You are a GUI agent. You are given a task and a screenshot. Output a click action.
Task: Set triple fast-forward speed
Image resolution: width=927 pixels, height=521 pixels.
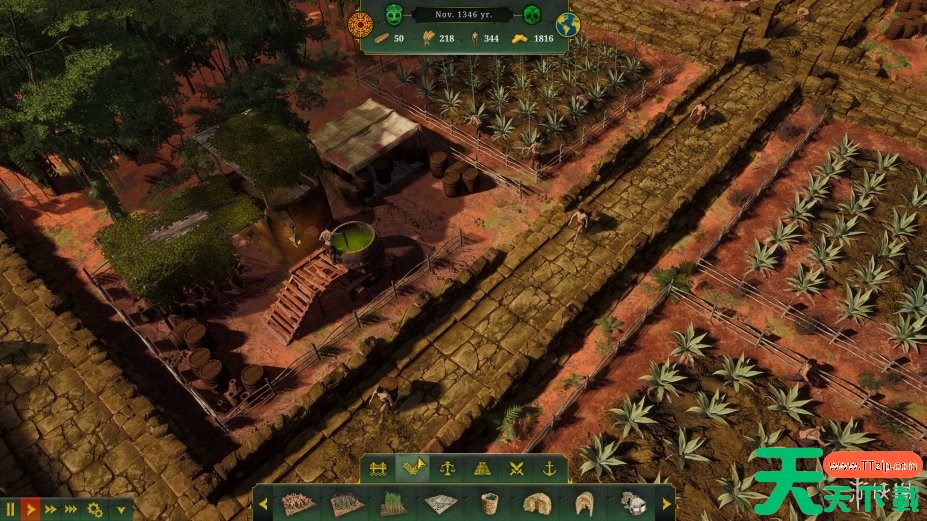coord(71,509)
